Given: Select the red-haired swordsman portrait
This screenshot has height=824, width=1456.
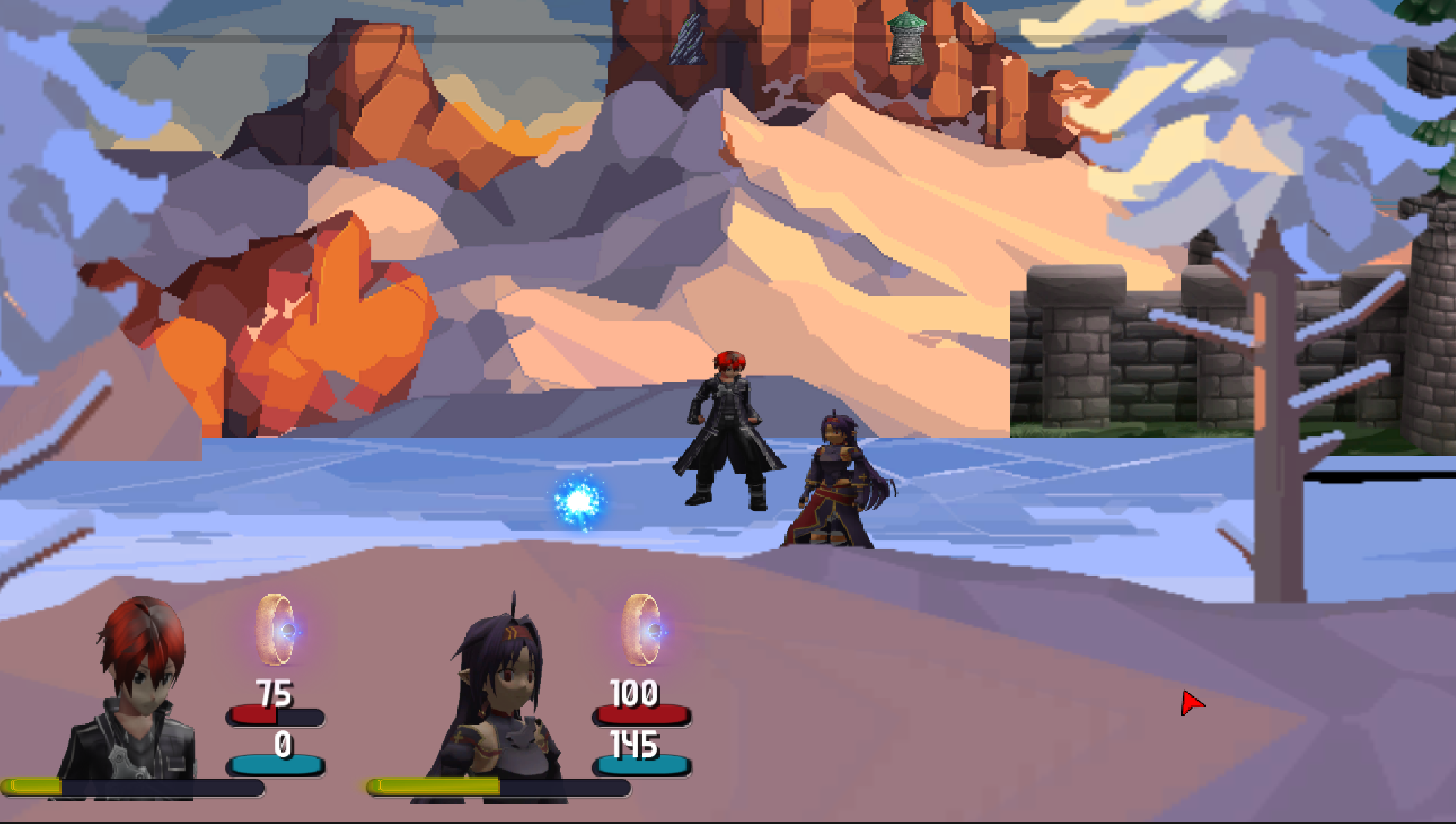Looking at the screenshot, I should (x=135, y=692).
